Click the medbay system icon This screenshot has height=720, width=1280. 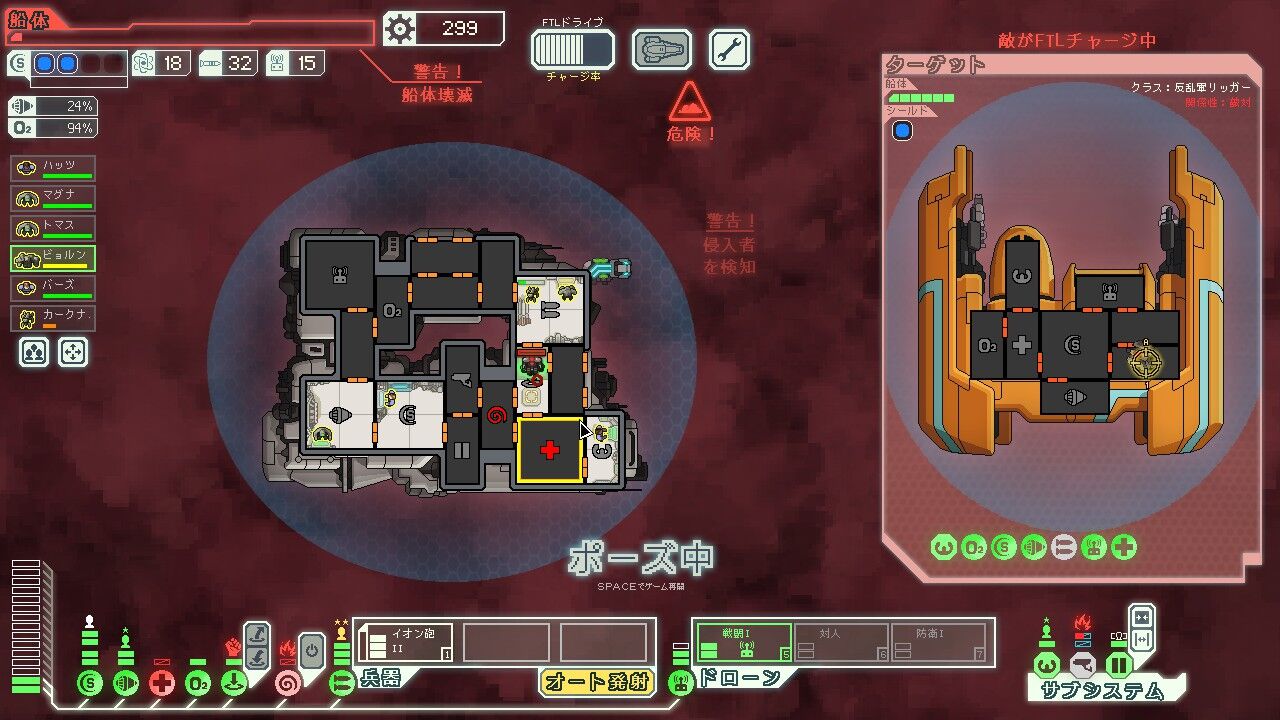(x=162, y=684)
